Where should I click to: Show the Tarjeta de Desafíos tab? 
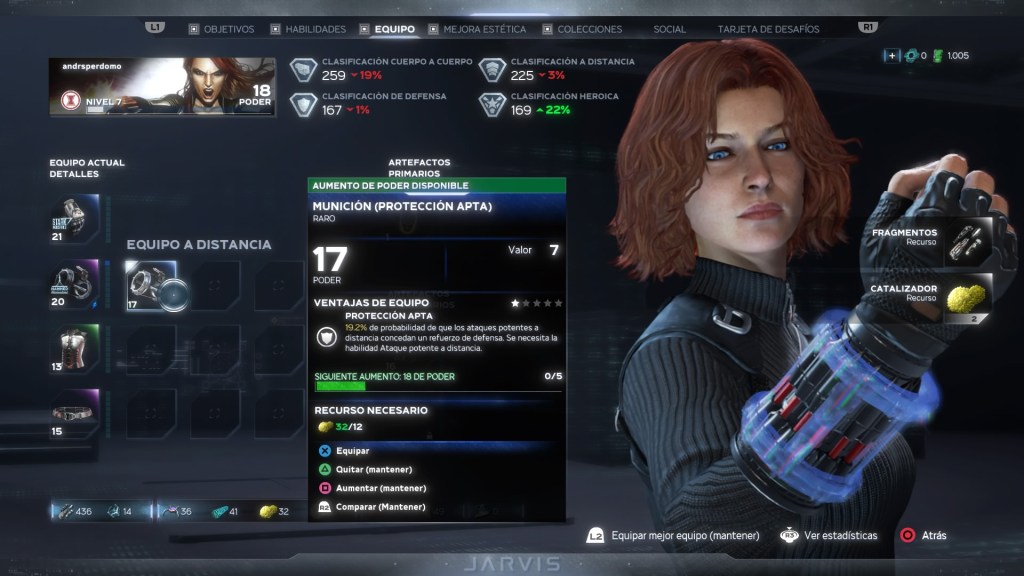click(768, 29)
